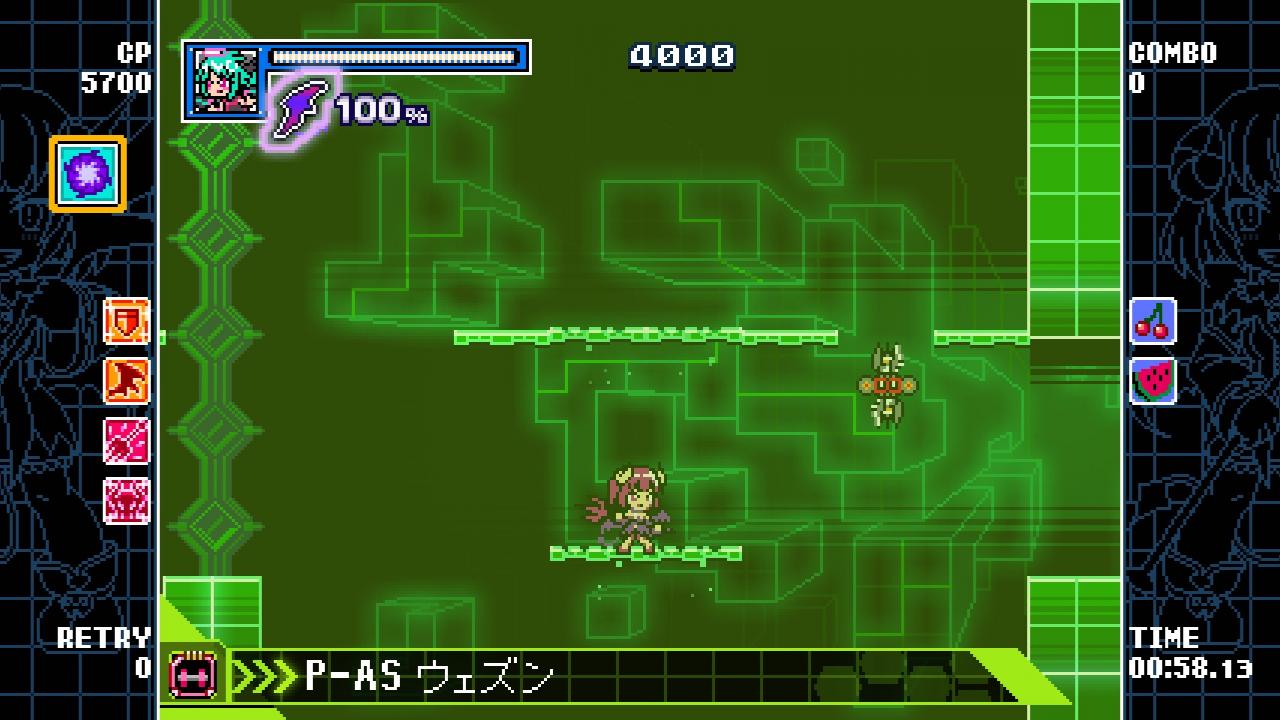Click the orange shield skill icon
Image resolution: width=1280 pixels, height=720 pixels.
point(127,322)
